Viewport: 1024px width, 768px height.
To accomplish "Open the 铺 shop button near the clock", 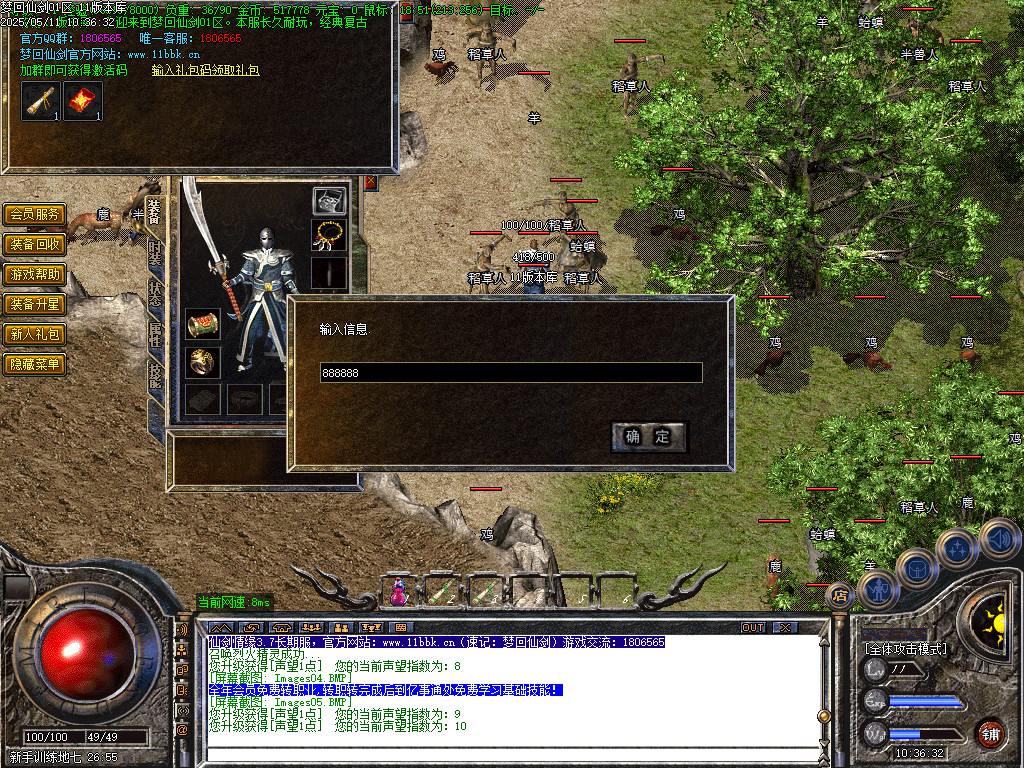I will [990, 732].
